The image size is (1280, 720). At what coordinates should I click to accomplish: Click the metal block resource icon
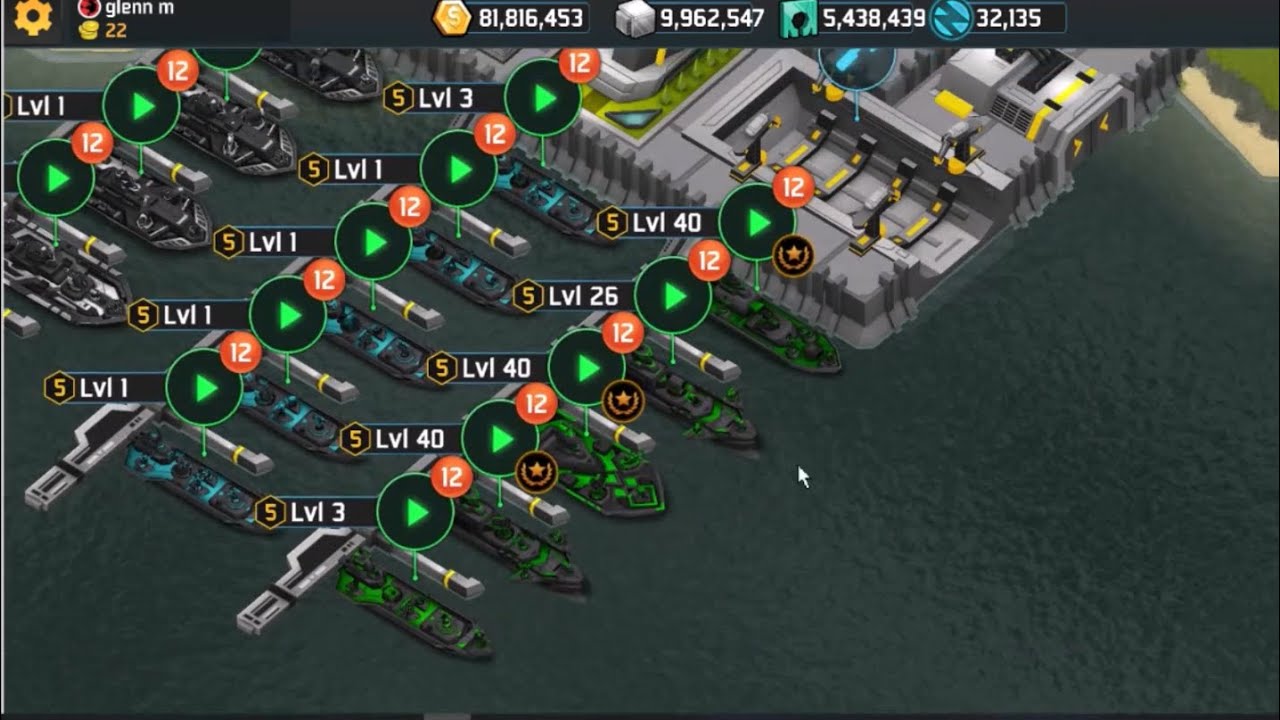coord(634,18)
